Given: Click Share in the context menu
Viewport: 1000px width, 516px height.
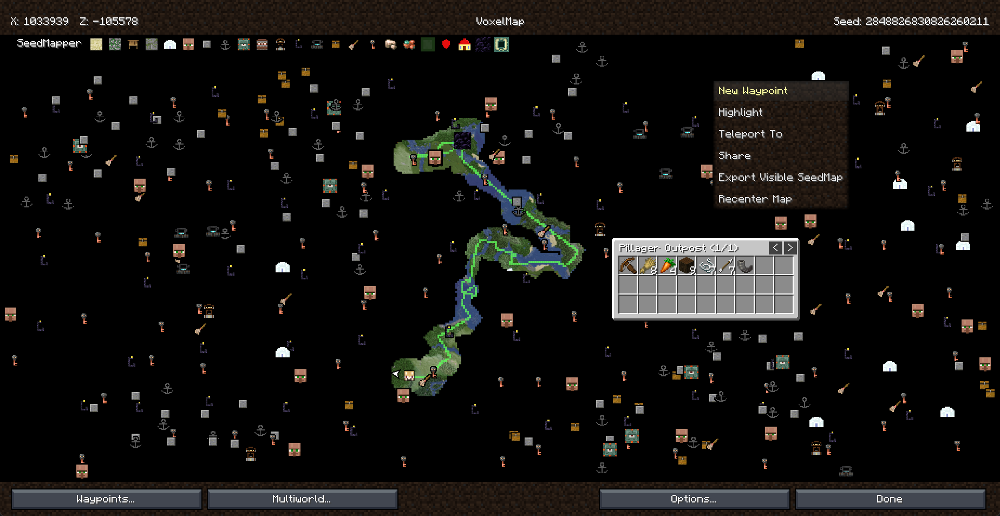Looking at the screenshot, I should point(734,156).
